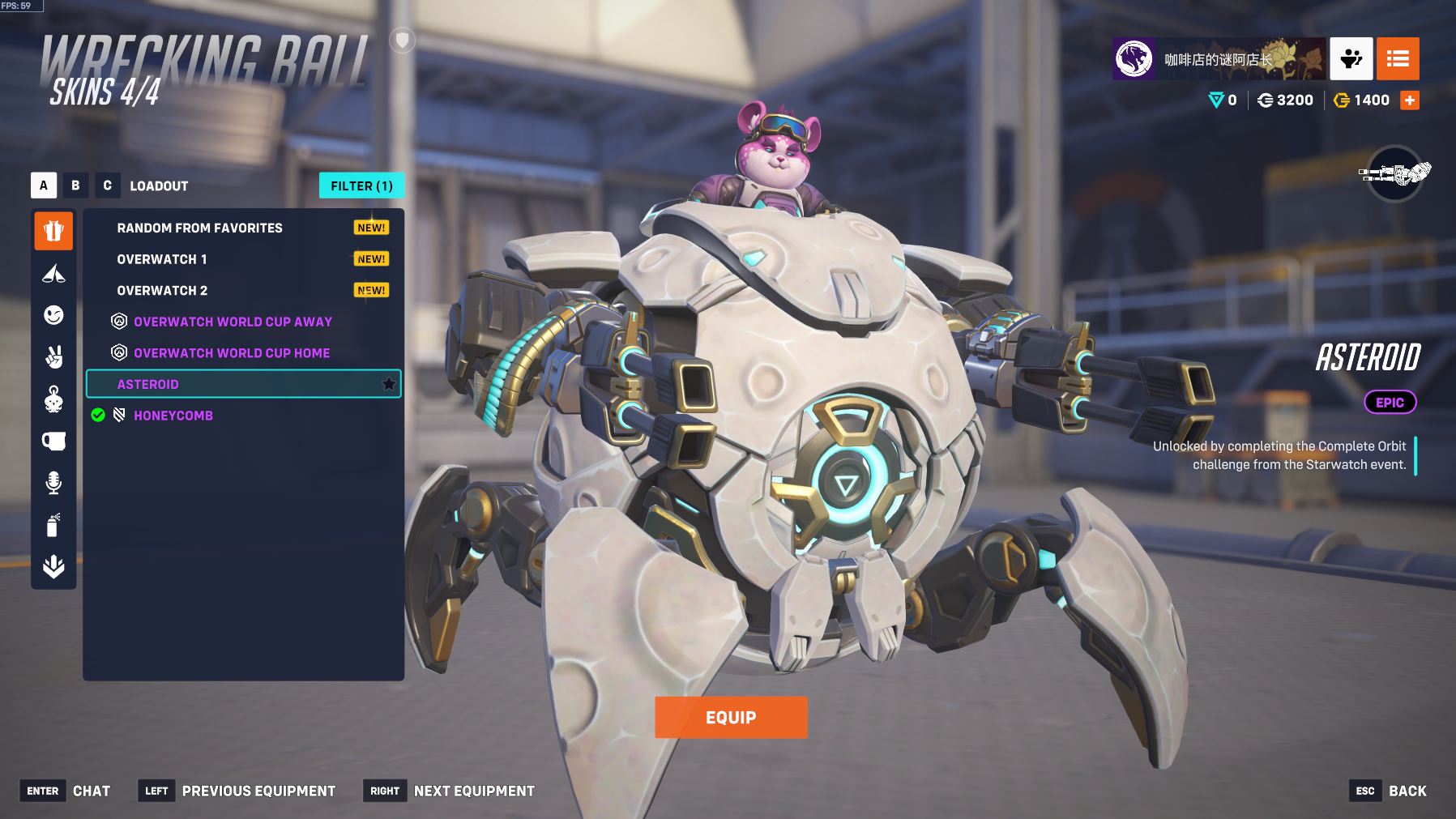The height and width of the screenshot is (819, 1456).
Task: Open the skins category tab
Action: click(53, 232)
